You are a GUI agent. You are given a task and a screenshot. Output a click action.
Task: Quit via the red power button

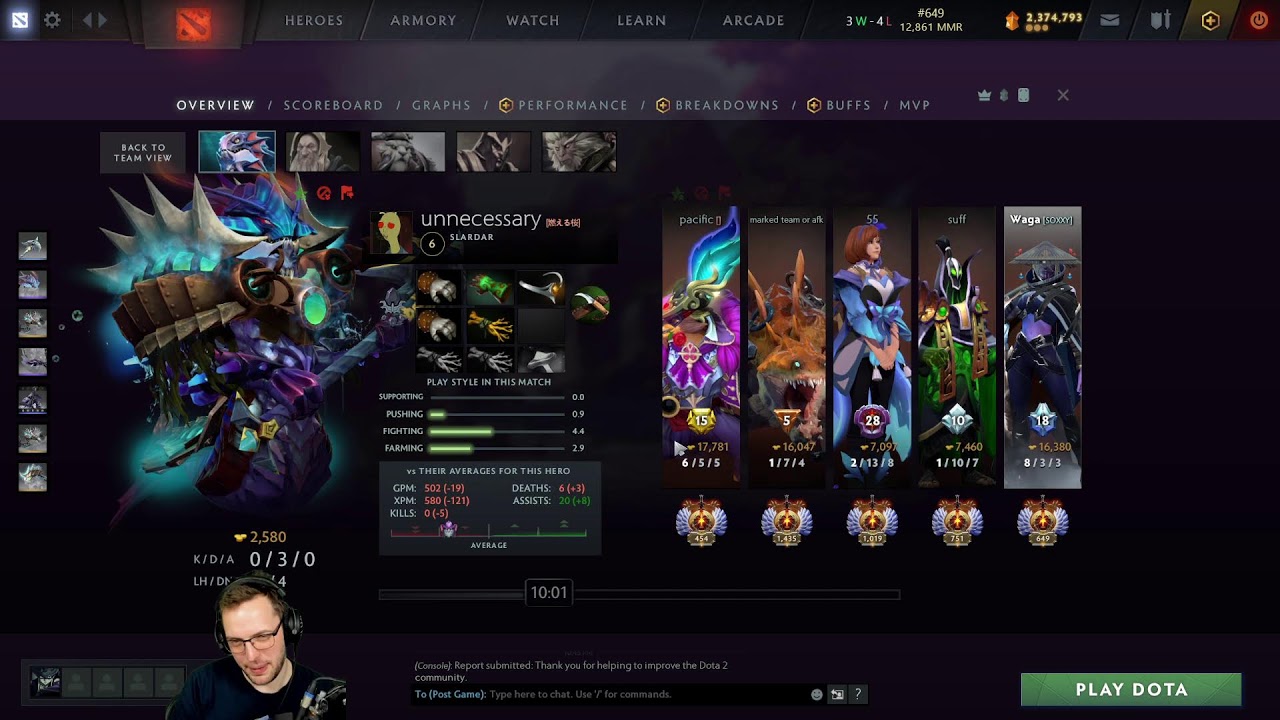[x=1259, y=20]
